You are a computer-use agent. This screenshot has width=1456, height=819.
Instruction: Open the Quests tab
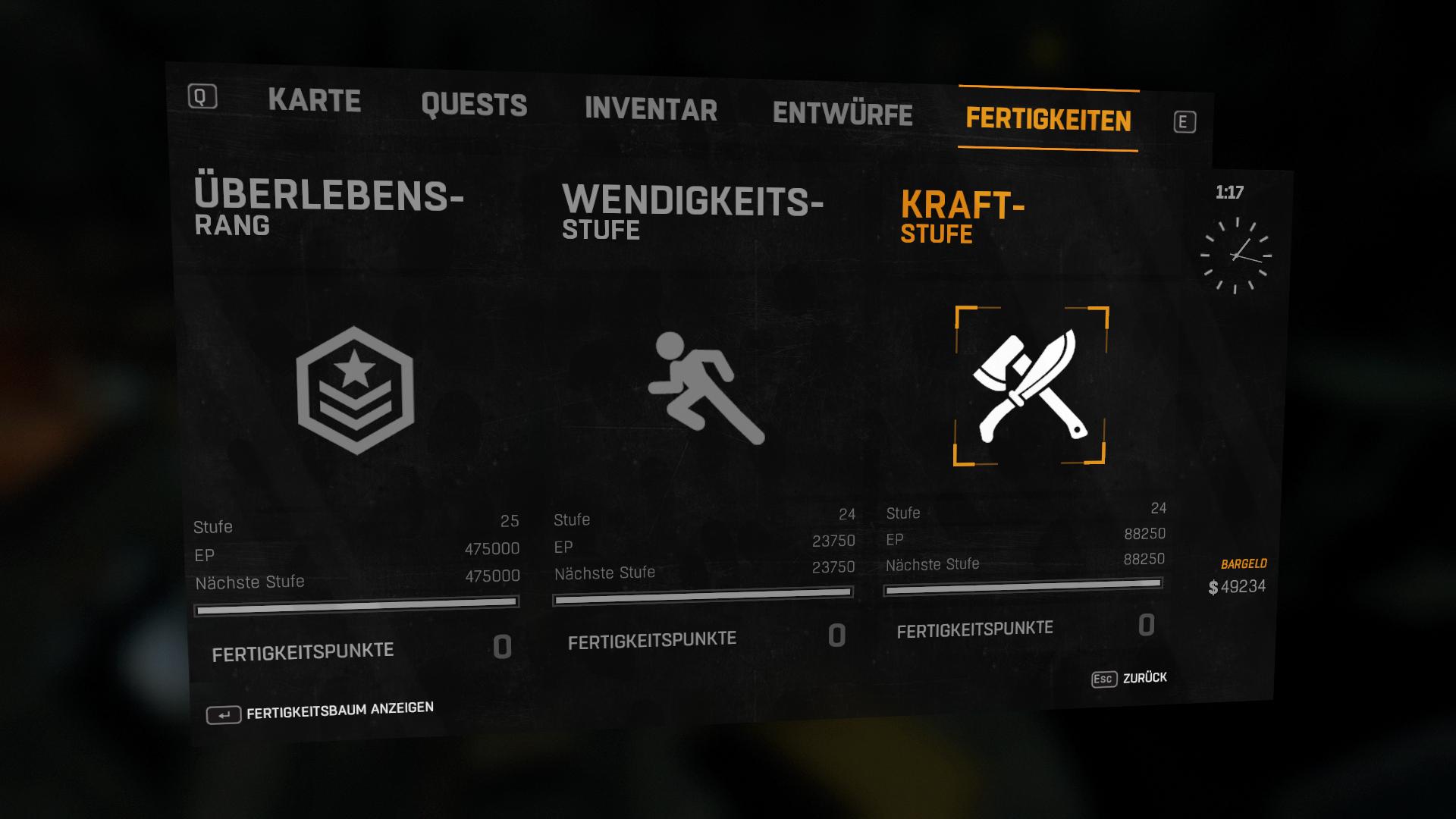(x=474, y=105)
